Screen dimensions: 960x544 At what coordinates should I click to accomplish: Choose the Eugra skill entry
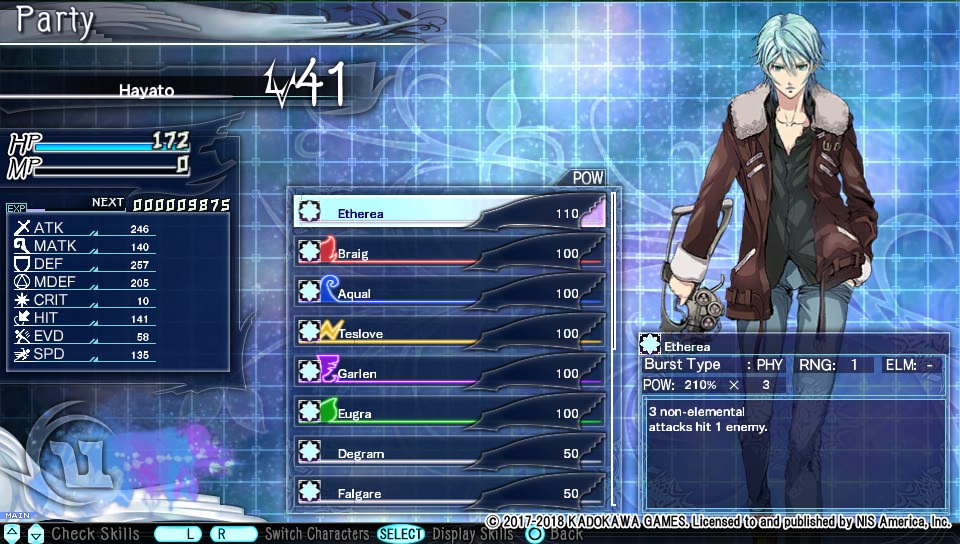(450, 412)
